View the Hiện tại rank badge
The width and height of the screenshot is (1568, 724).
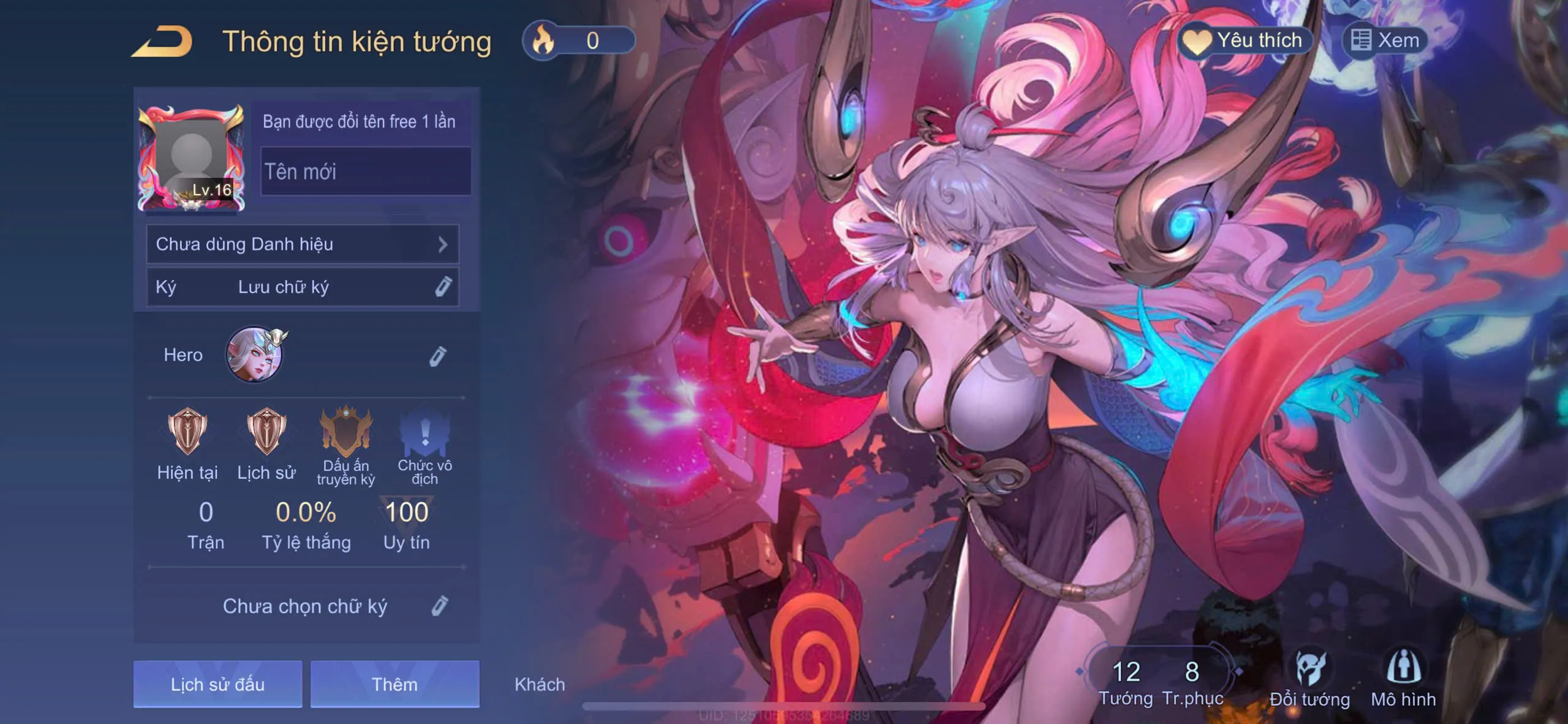(x=187, y=431)
